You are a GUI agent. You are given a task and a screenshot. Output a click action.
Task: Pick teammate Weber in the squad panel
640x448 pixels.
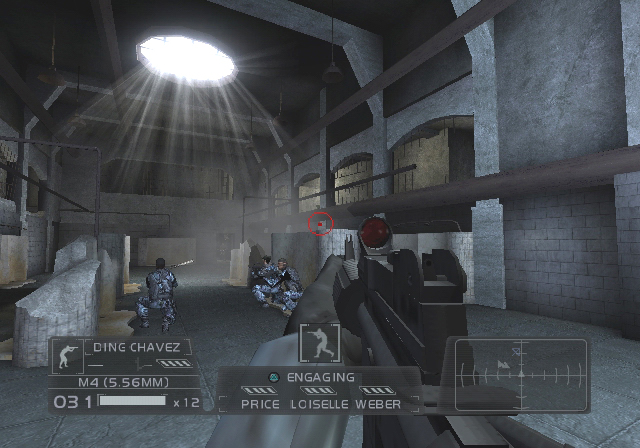point(377,404)
